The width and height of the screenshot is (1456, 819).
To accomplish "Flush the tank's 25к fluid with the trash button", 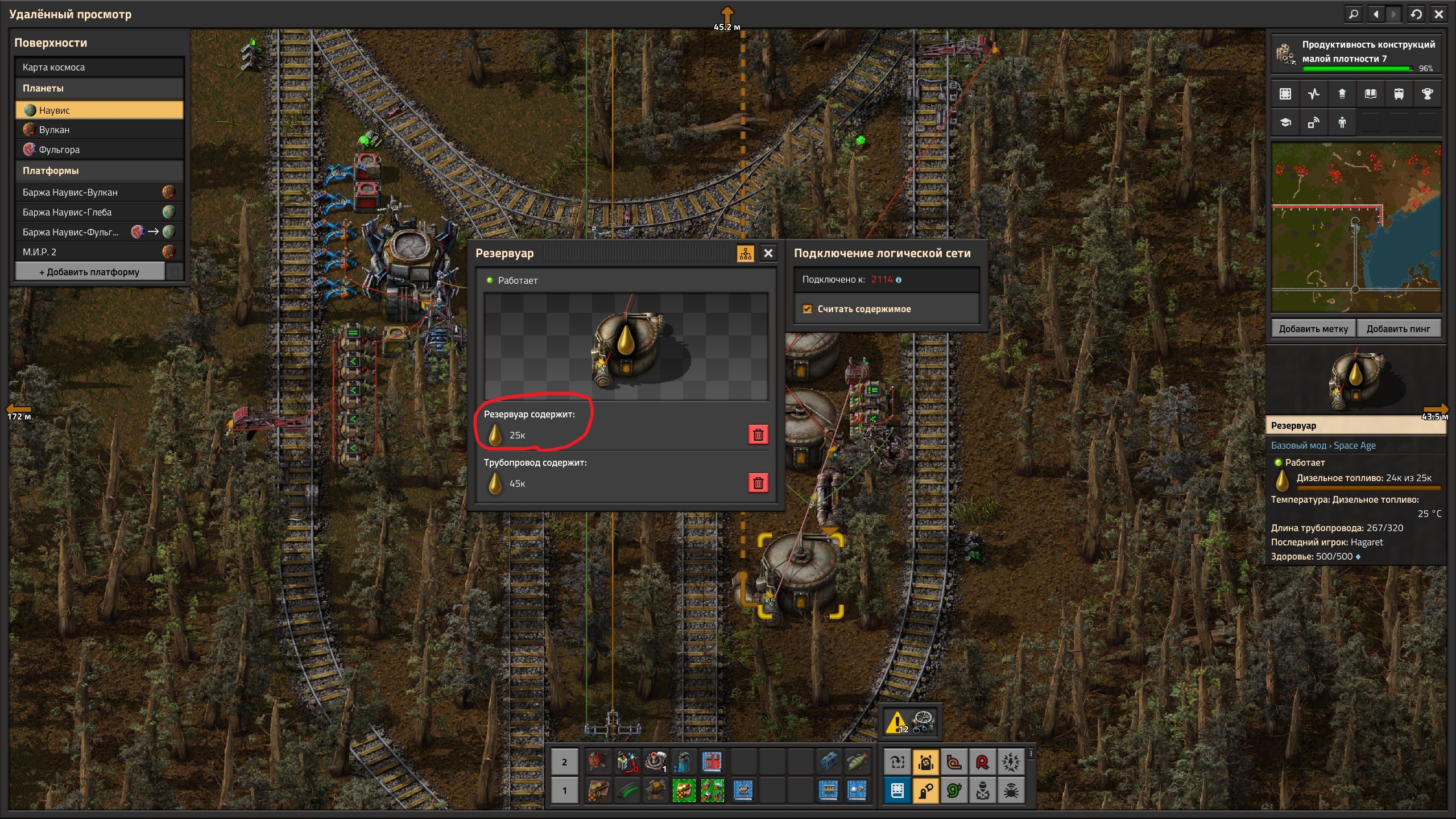I will point(758,435).
